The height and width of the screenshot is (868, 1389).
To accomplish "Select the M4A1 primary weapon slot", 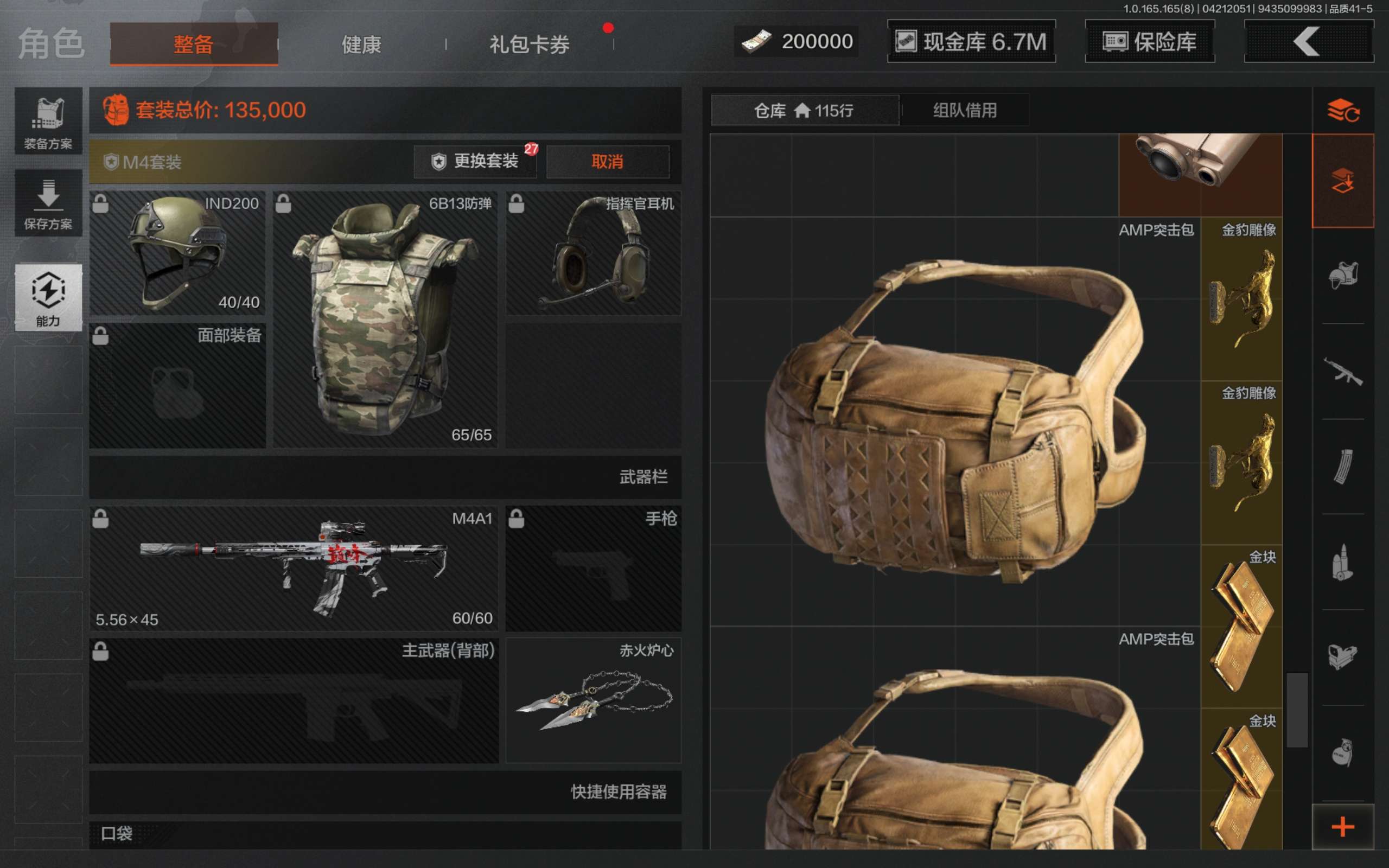I will [x=294, y=568].
